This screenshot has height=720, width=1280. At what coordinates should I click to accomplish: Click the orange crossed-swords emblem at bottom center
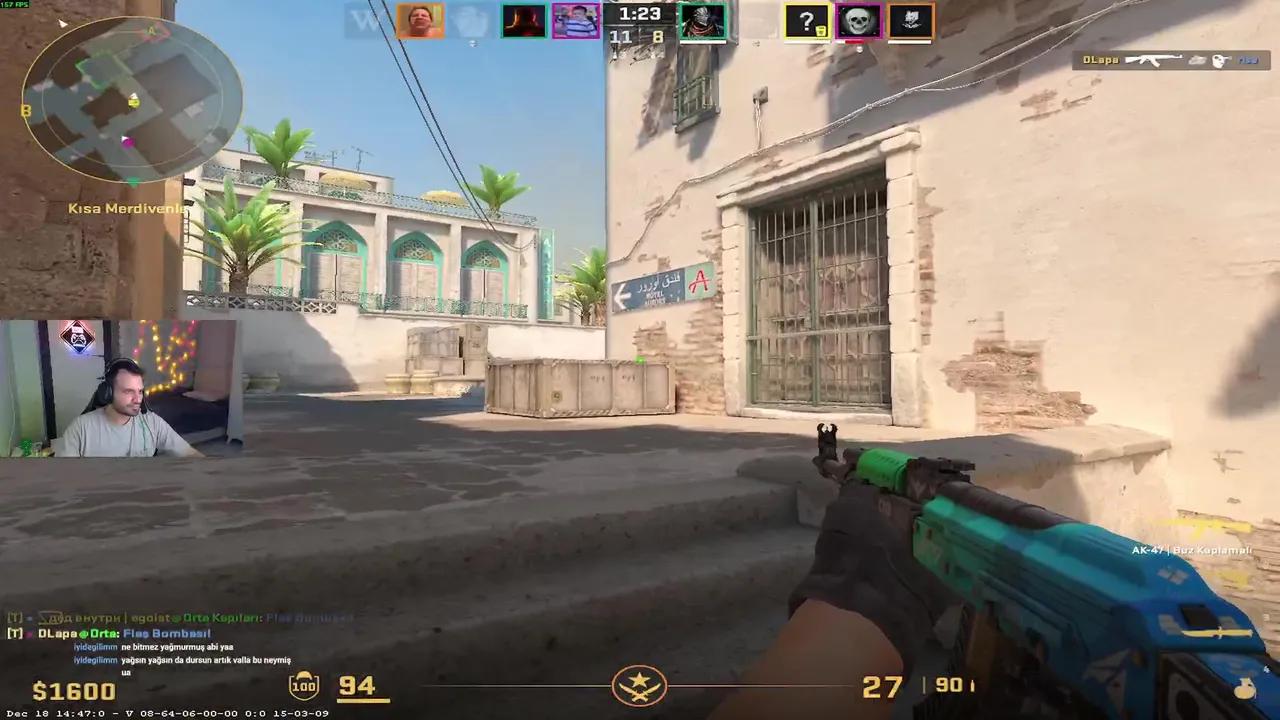pos(640,686)
